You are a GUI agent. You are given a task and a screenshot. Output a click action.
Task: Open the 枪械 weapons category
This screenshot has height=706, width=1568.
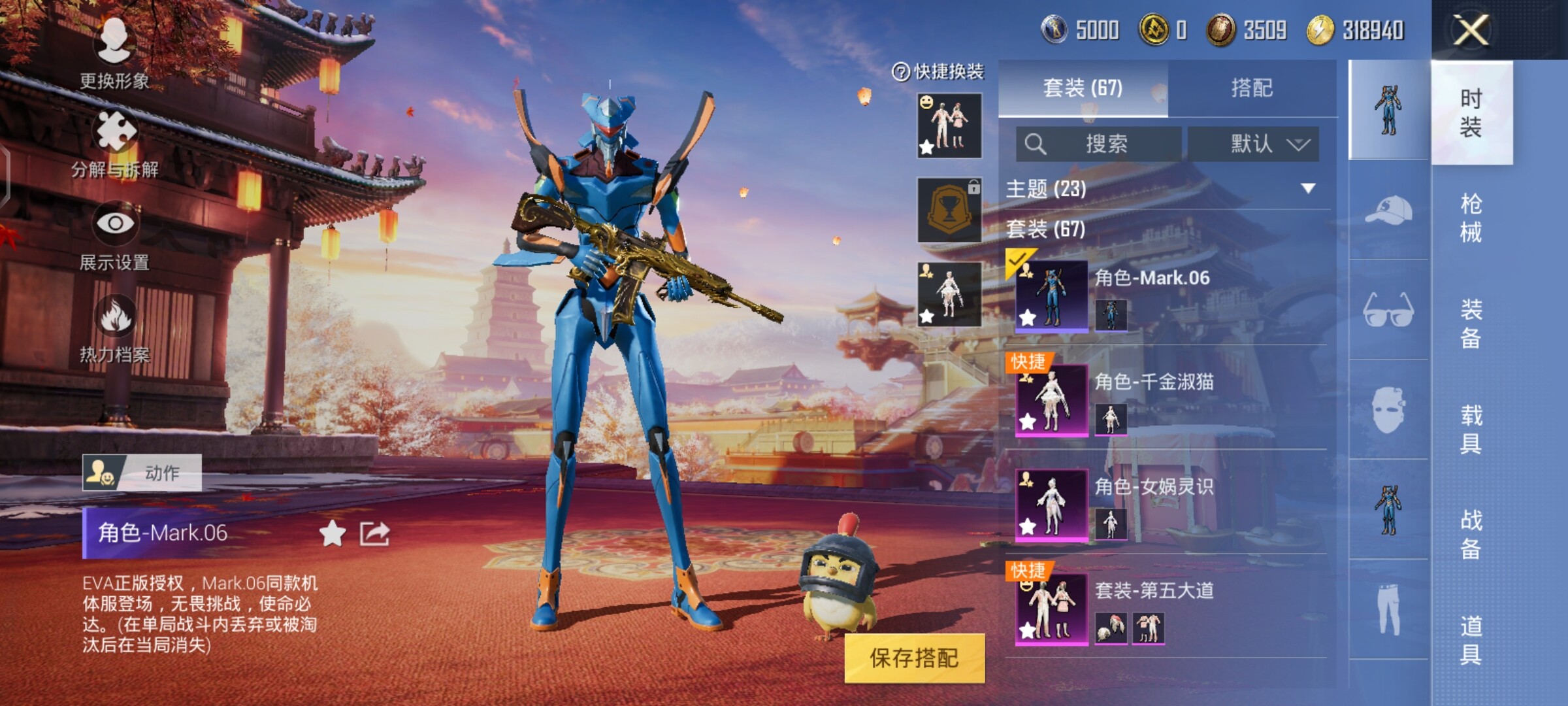1471,218
